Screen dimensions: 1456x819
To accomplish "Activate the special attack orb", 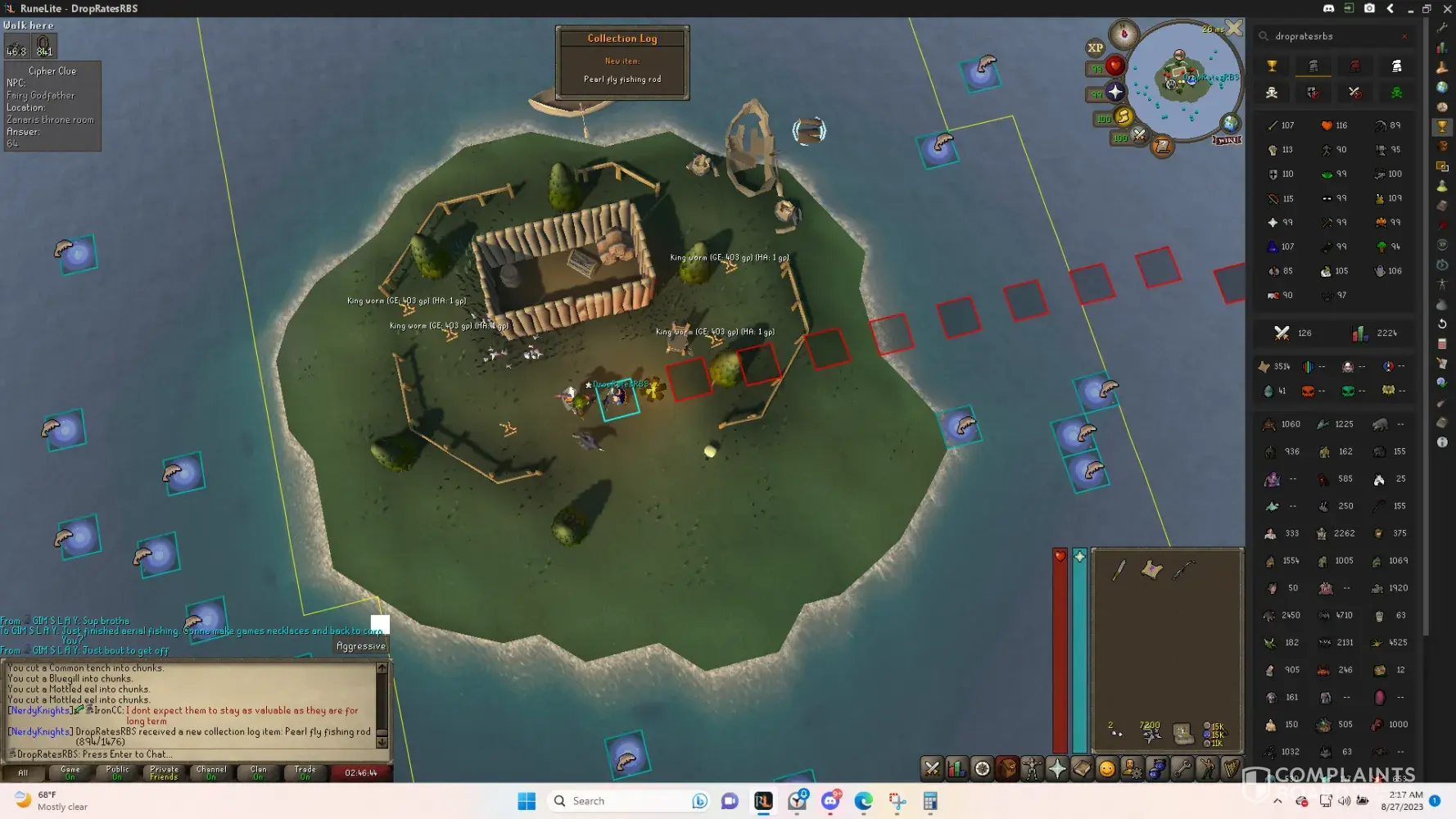I will point(1139,135).
